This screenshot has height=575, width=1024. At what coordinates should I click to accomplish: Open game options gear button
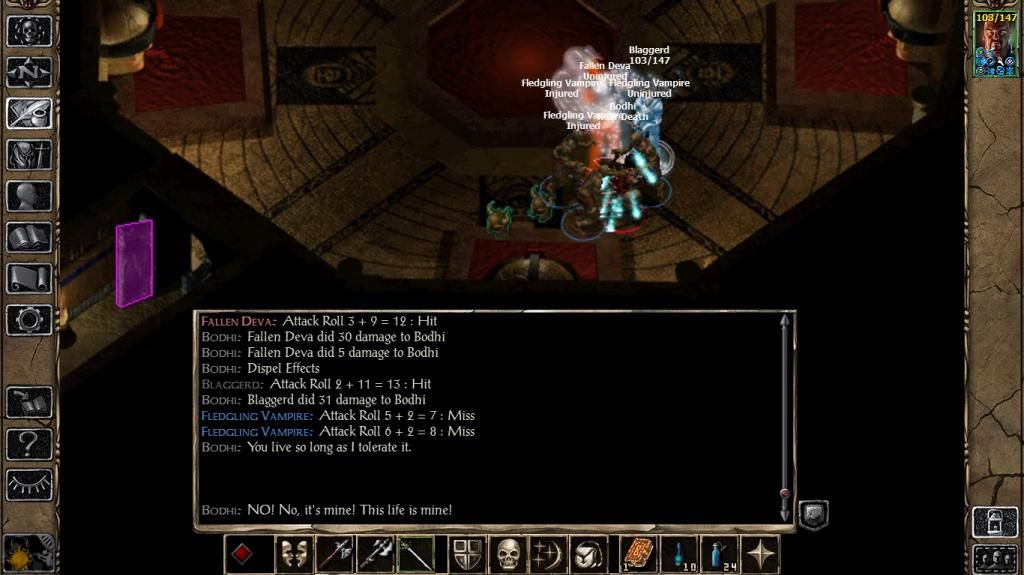coord(29,320)
